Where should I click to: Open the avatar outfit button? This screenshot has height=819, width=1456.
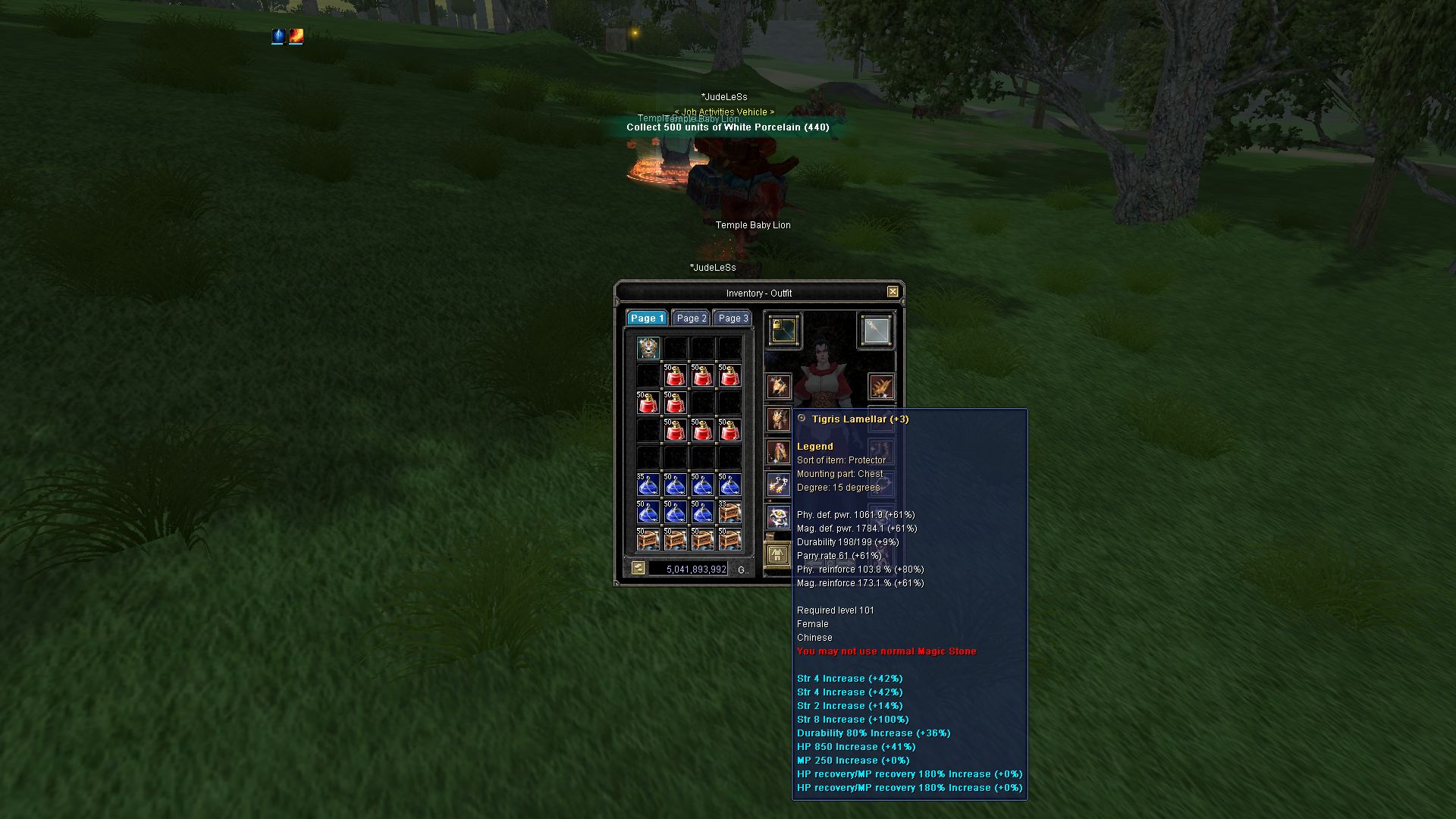click(777, 554)
